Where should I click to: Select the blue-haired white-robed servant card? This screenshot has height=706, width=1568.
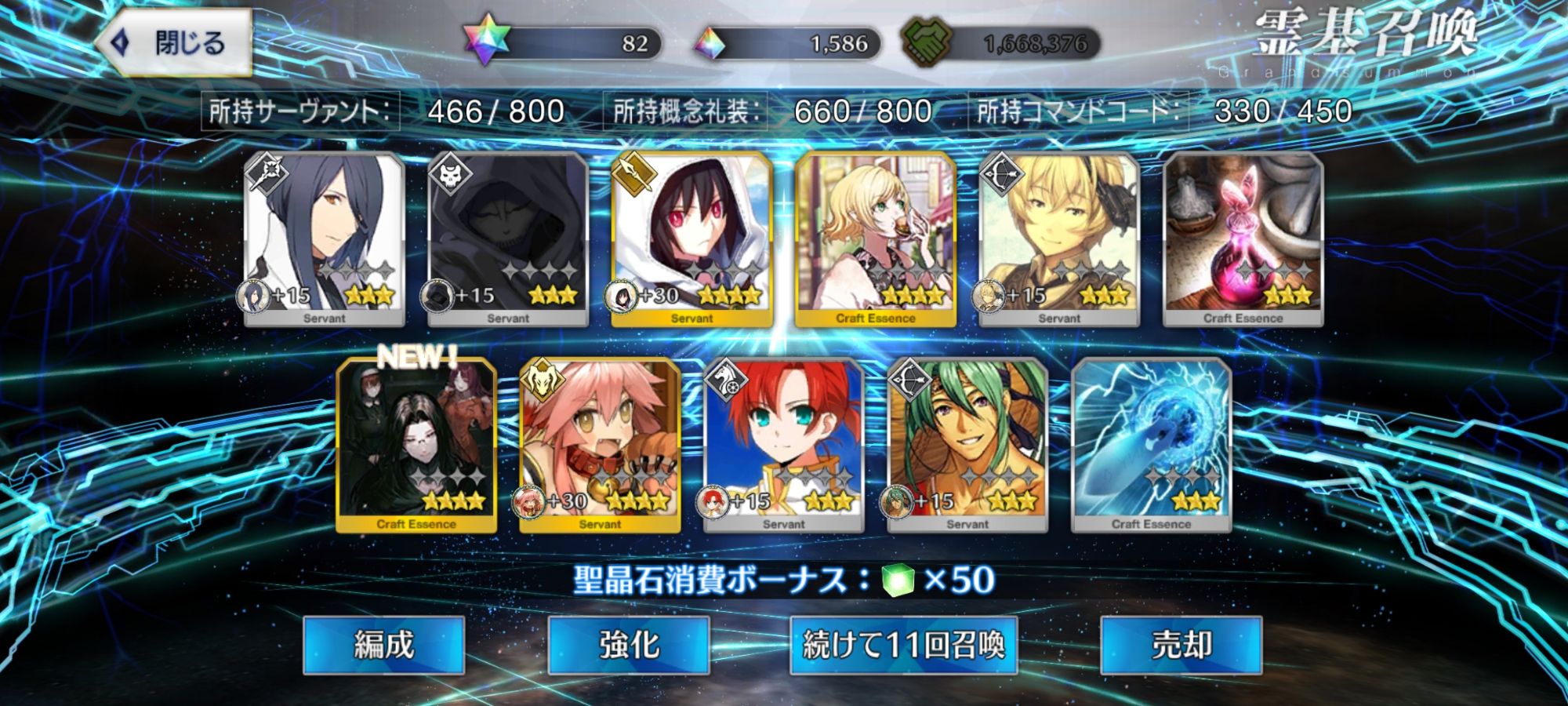pos(325,238)
